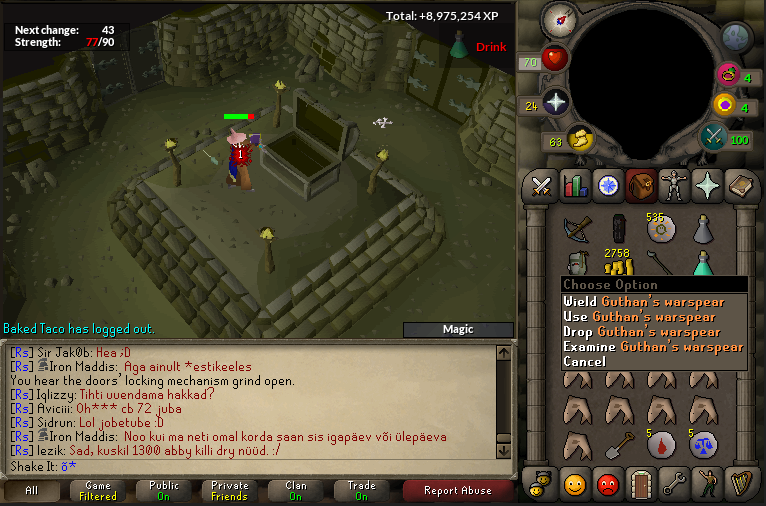Open the Settings wrench tab
766x506 pixels.
[673, 485]
